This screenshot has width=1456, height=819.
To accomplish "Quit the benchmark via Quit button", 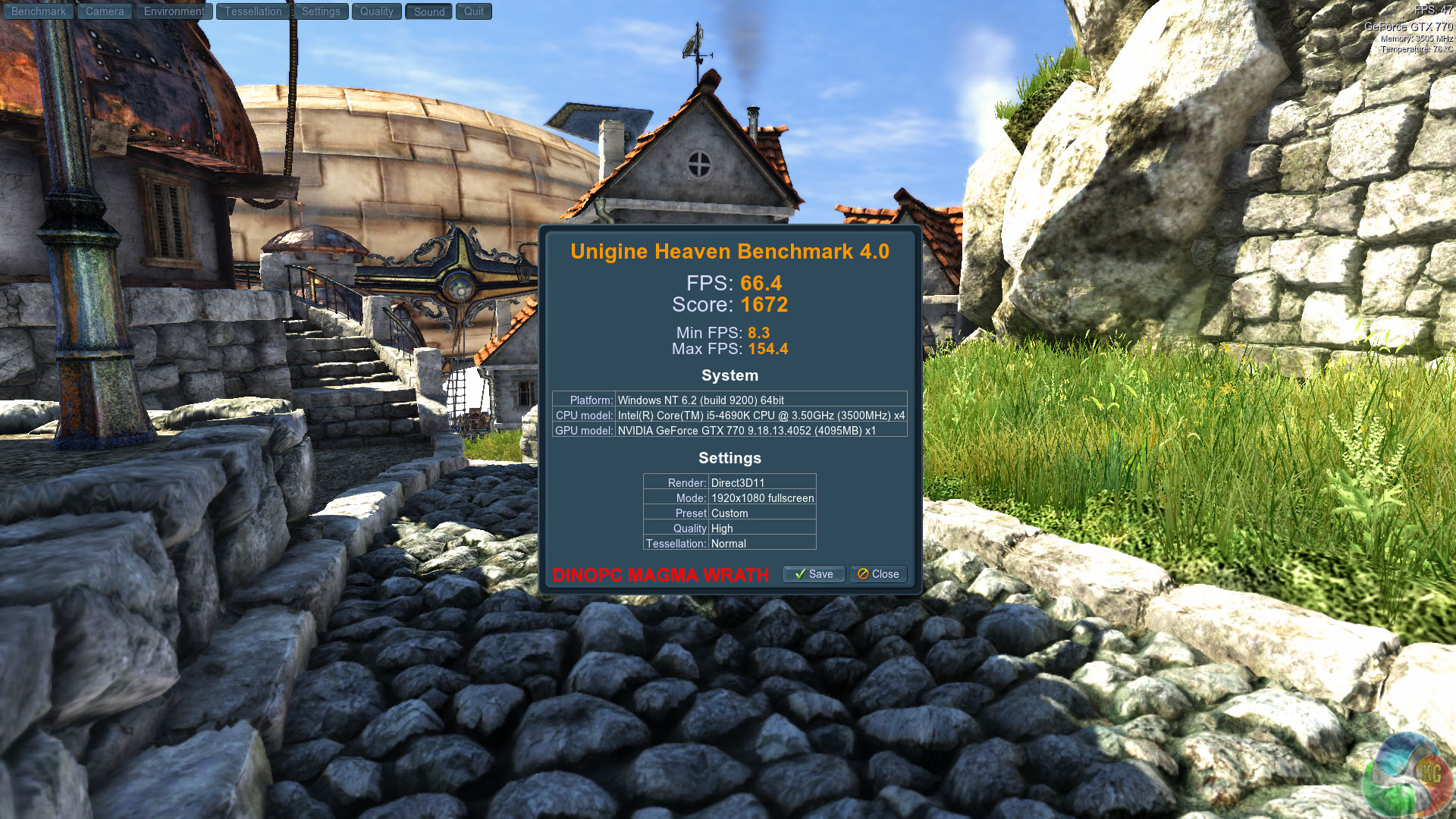I will pyautogui.click(x=473, y=11).
